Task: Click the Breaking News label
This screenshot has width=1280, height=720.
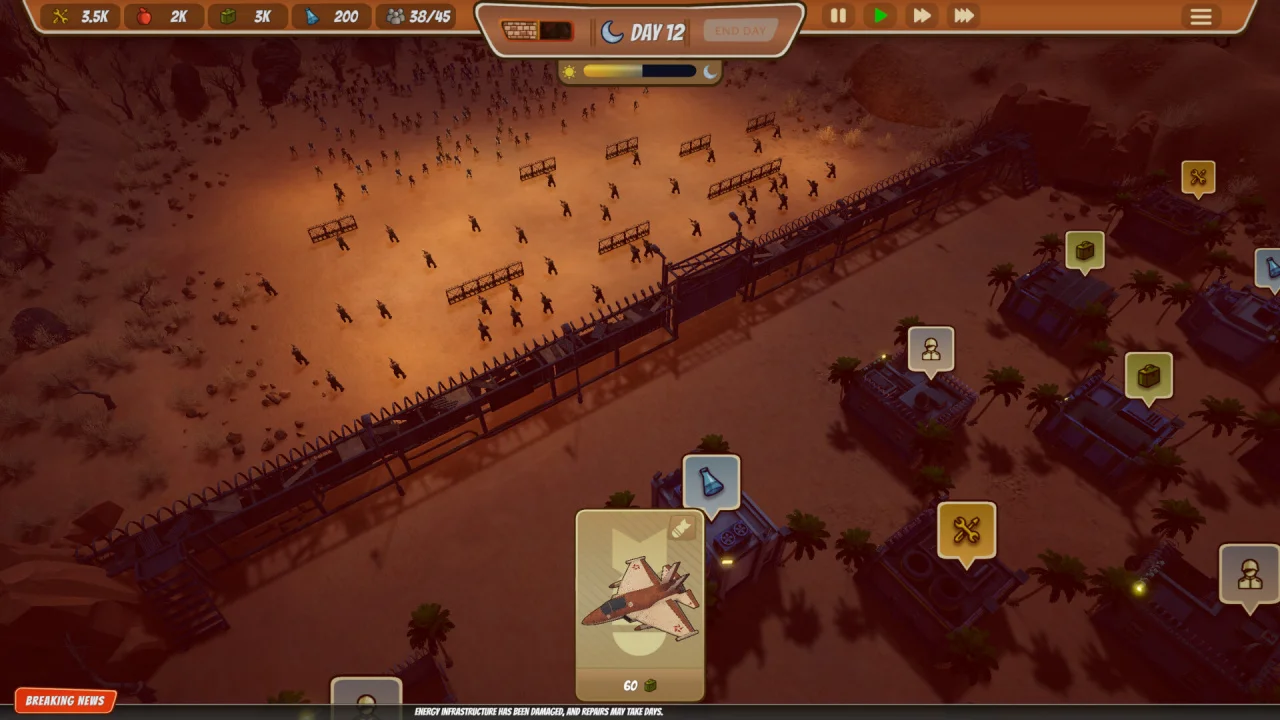Action: (x=65, y=701)
